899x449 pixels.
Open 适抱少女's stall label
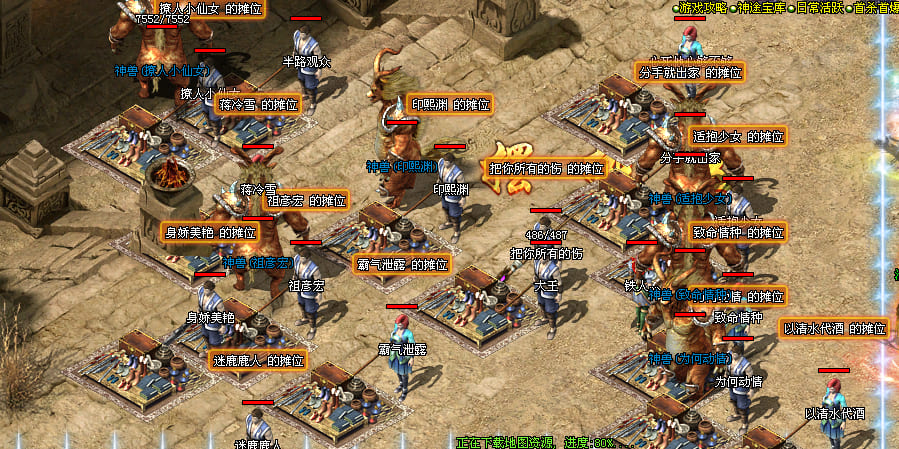pyautogui.click(x=738, y=136)
